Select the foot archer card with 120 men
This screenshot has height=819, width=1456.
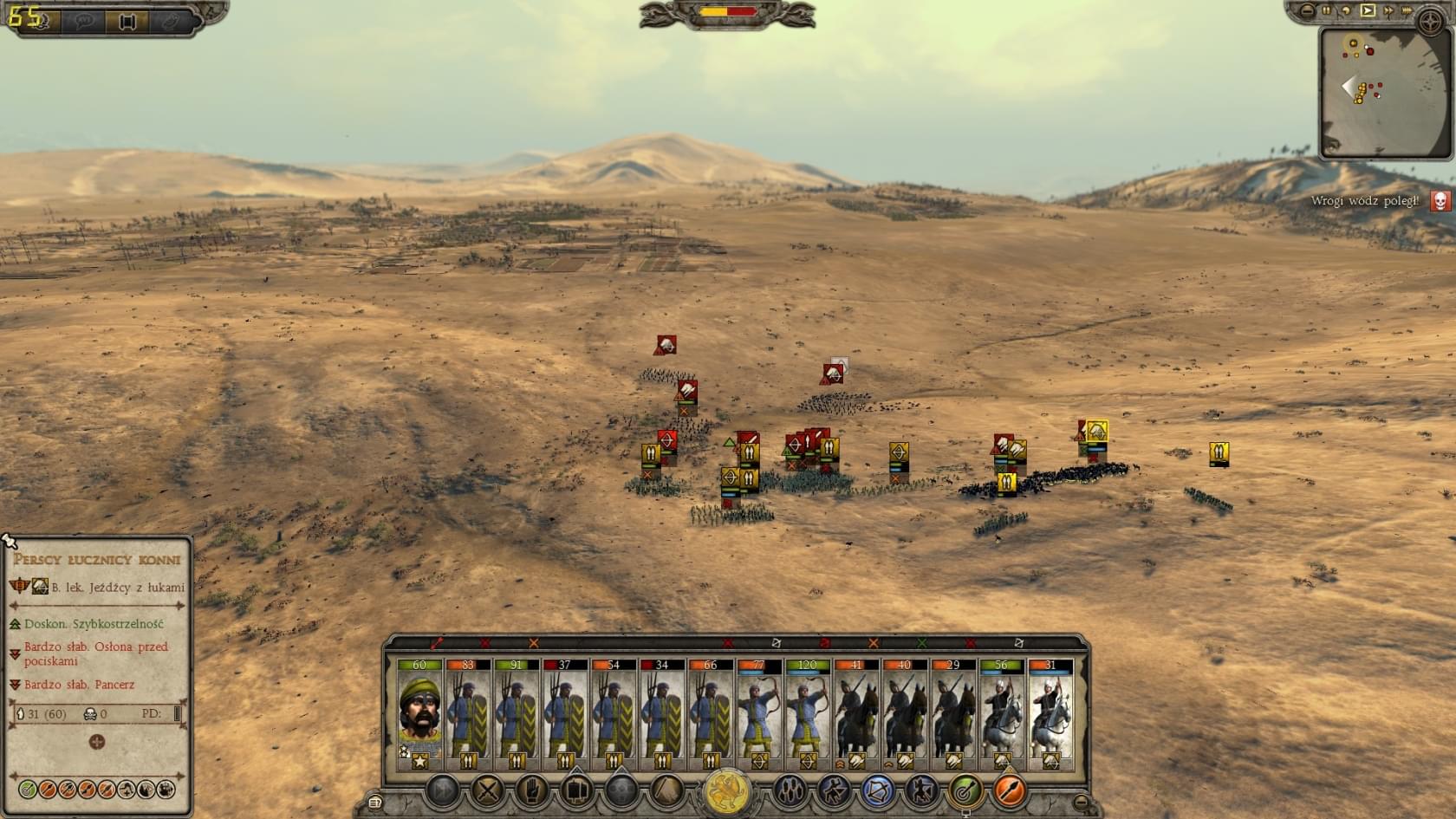[x=808, y=714]
